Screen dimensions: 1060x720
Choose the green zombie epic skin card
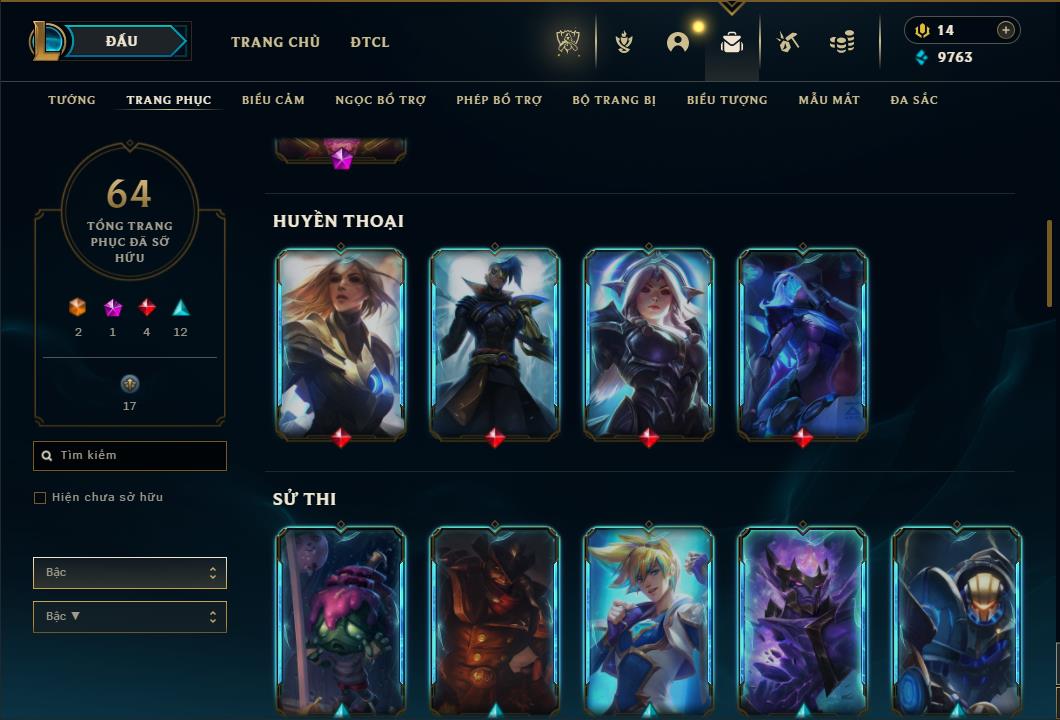pyautogui.click(x=341, y=620)
